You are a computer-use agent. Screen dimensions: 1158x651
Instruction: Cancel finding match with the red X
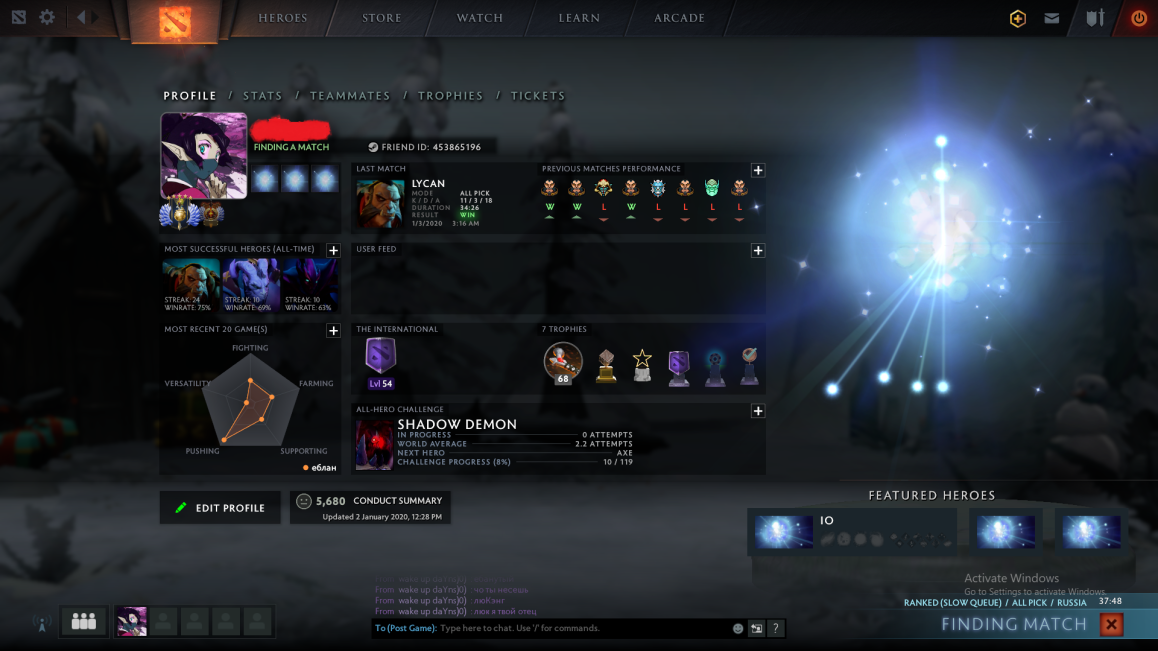point(1111,625)
